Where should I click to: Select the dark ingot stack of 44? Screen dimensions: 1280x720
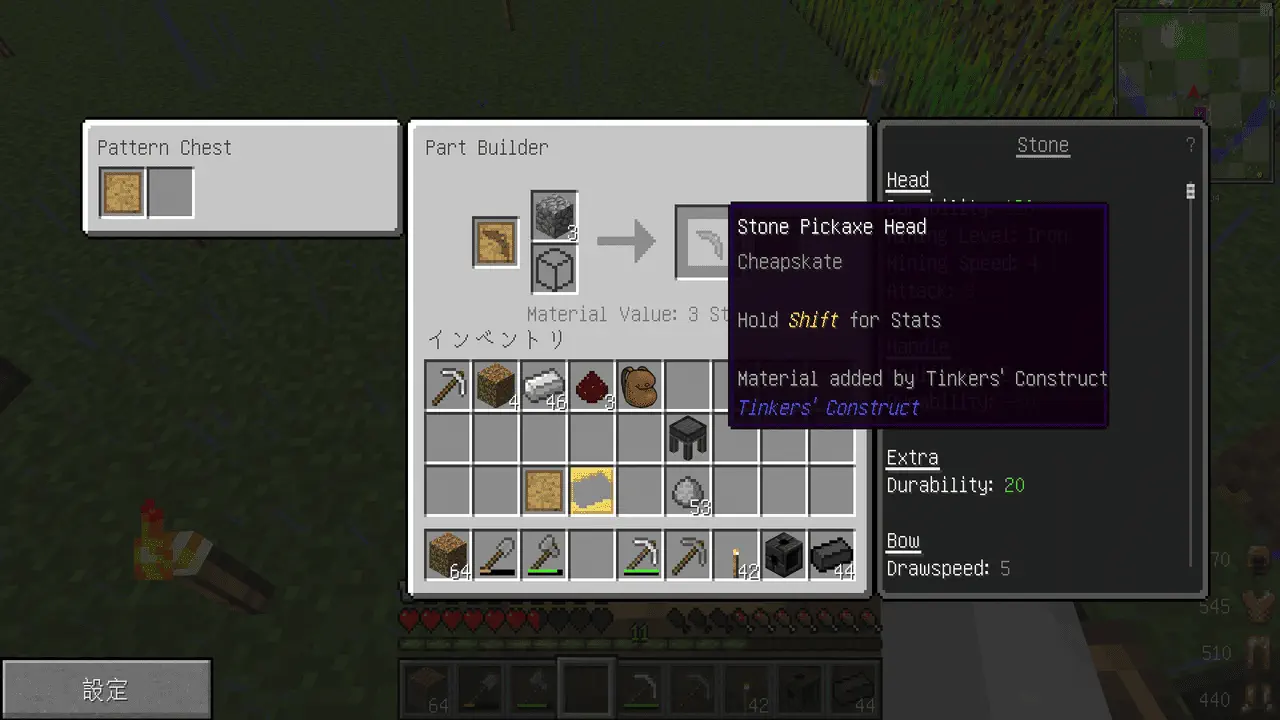[832, 556]
